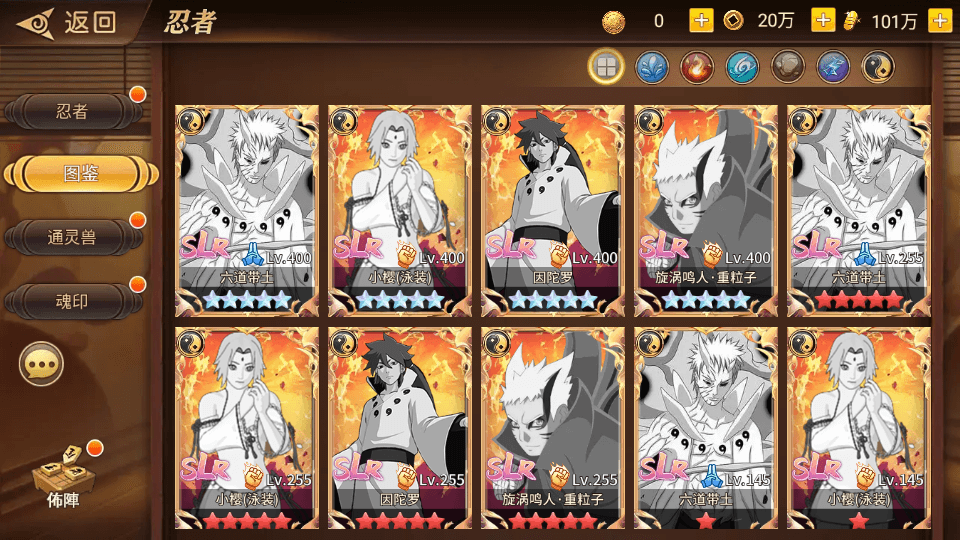Open the 佈阵 formation menu
Screen dimensions: 960x540
[62, 478]
